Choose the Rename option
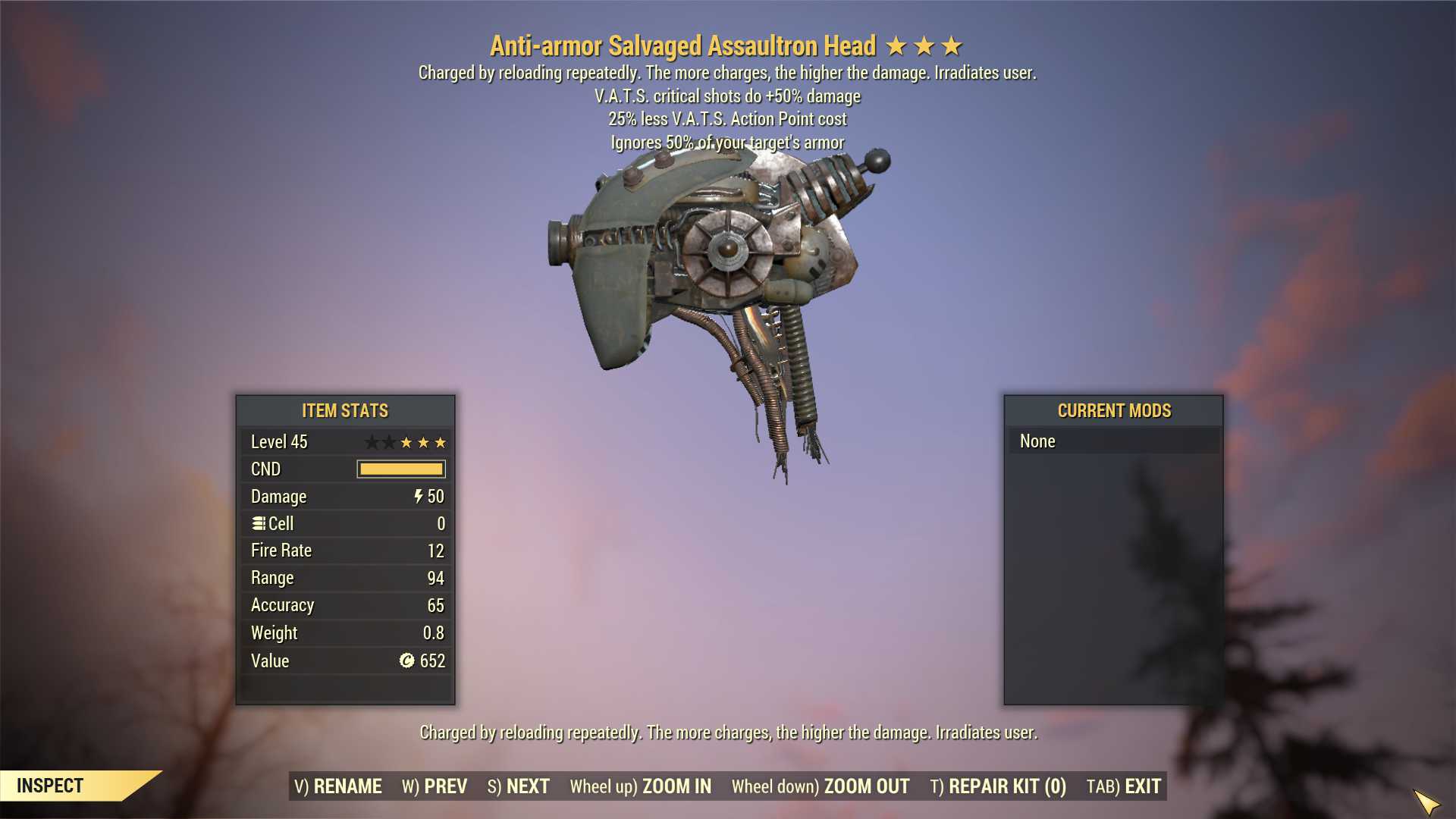The height and width of the screenshot is (819, 1456). coord(338,786)
